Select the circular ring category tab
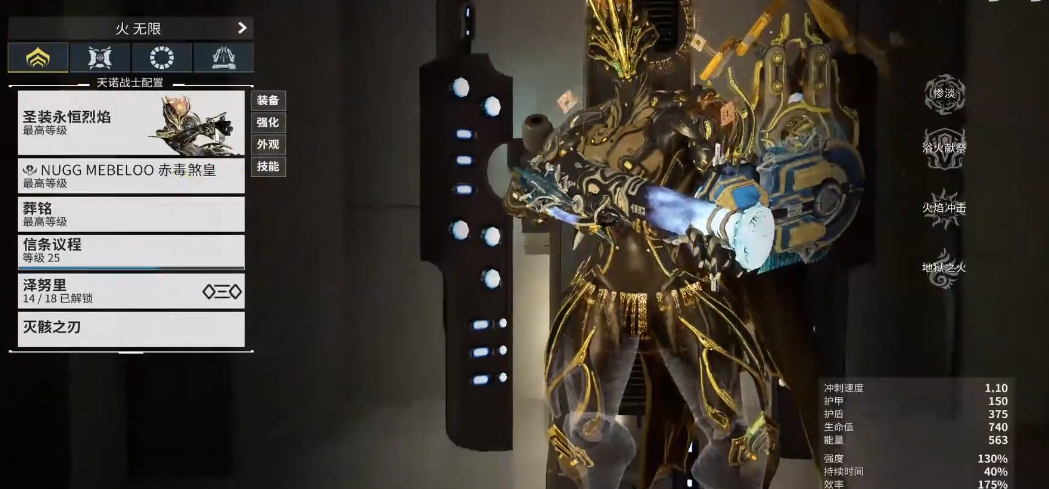1049x489 pixels. coord(161,58)
